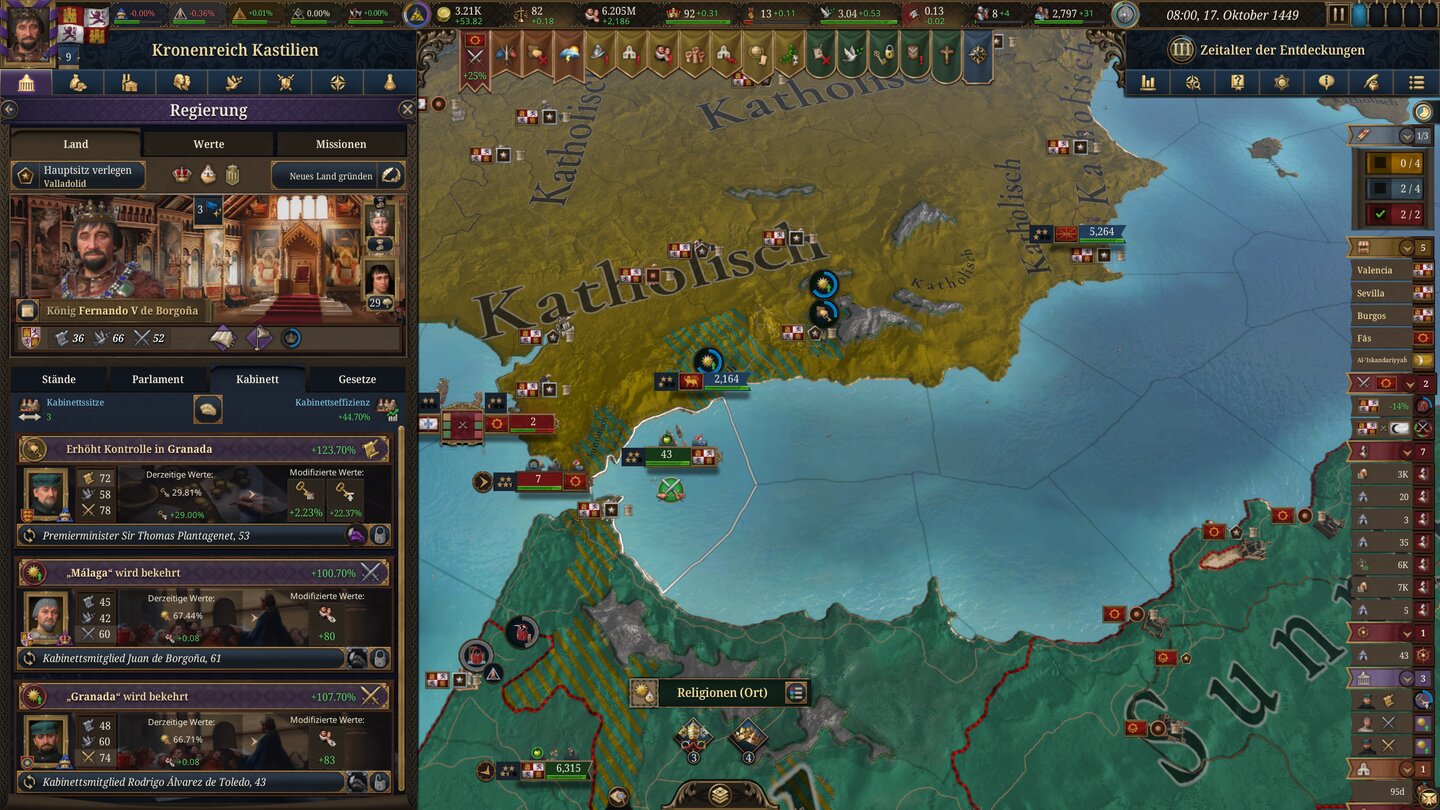The height and width of the screenshot is (810, 1440).
Task: Switch to the Werte tab
Action: [x=207, y=143]
